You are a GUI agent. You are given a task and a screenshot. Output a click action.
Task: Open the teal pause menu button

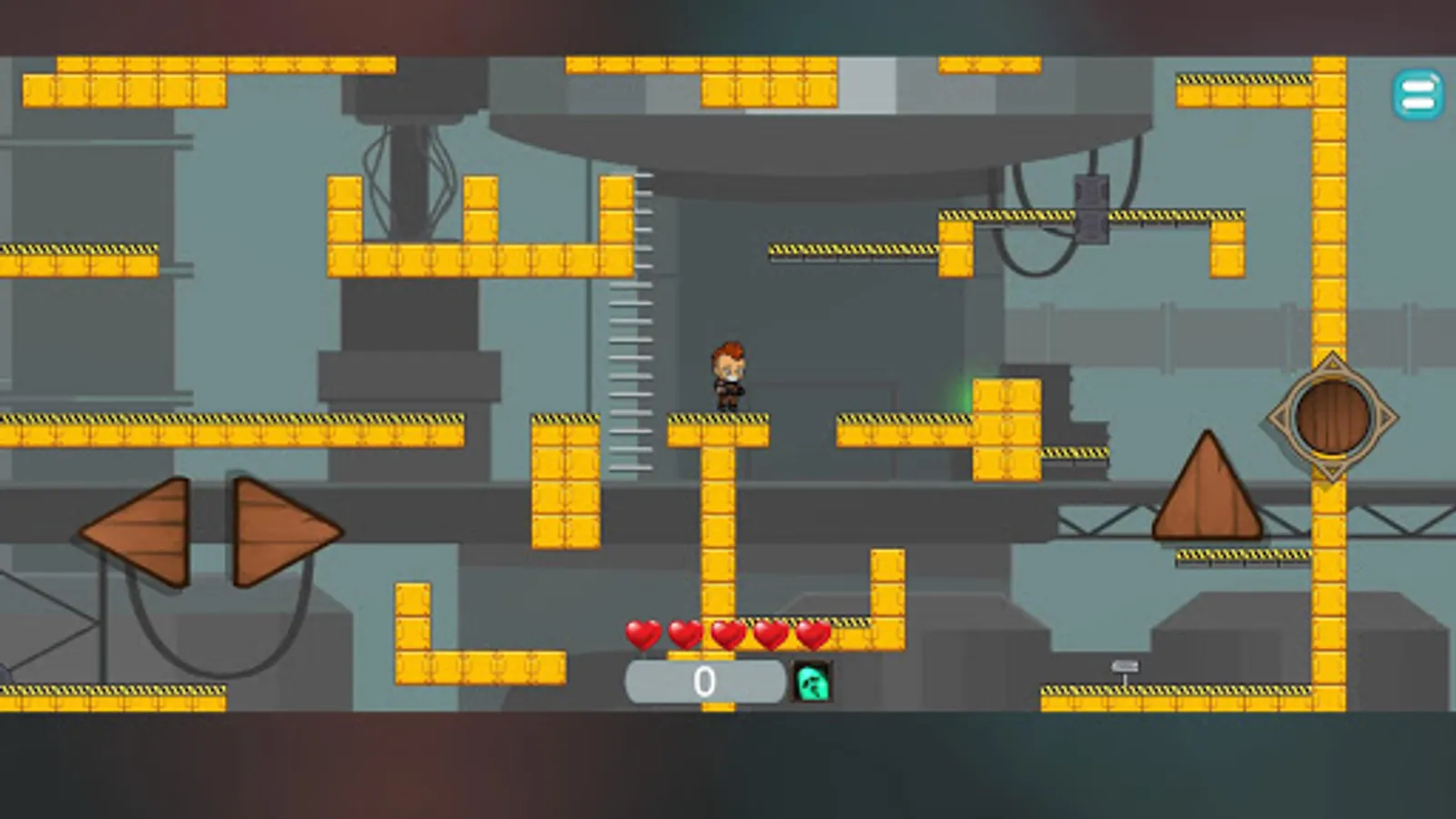point(1416,94)
